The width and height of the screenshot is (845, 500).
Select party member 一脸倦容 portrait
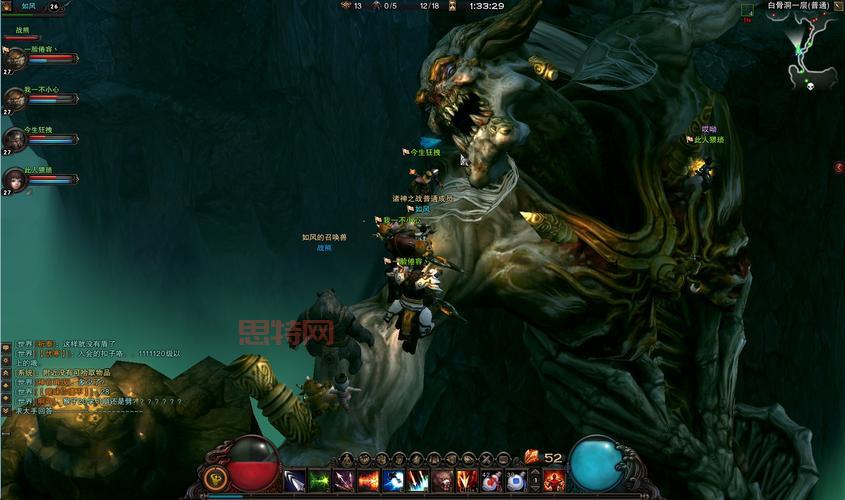click(14, 58)
